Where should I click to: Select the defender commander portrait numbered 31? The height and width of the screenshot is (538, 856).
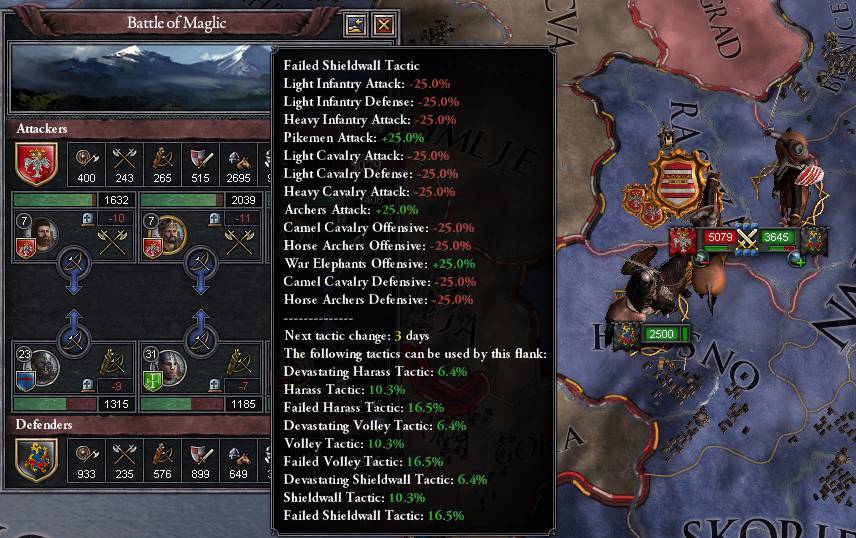click(x=170, y=369)
